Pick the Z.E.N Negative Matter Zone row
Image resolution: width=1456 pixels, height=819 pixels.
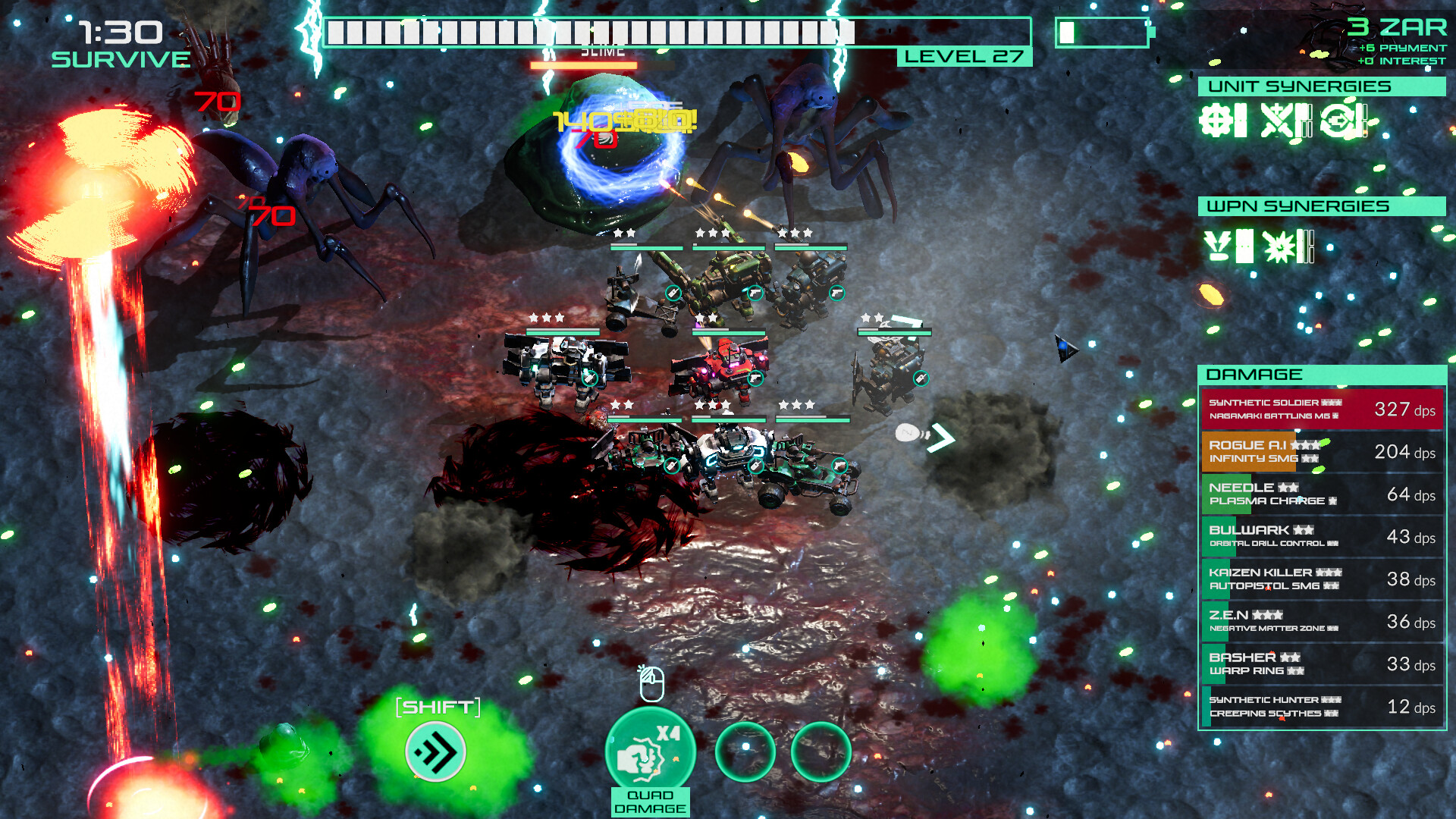pos(1322,622)
